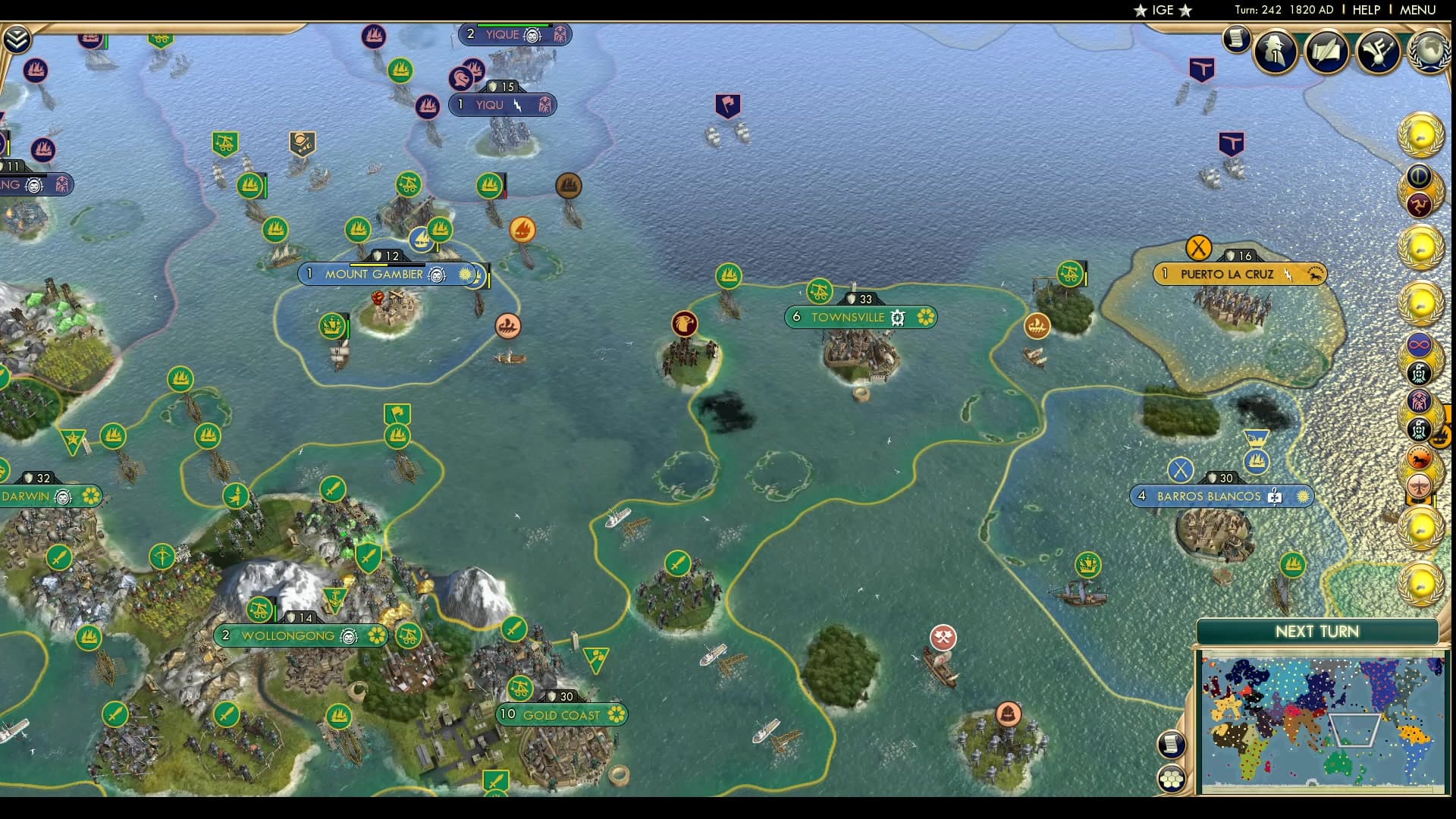Select the Townsville city name banner
1456x819 pixels.
(849, 318)
